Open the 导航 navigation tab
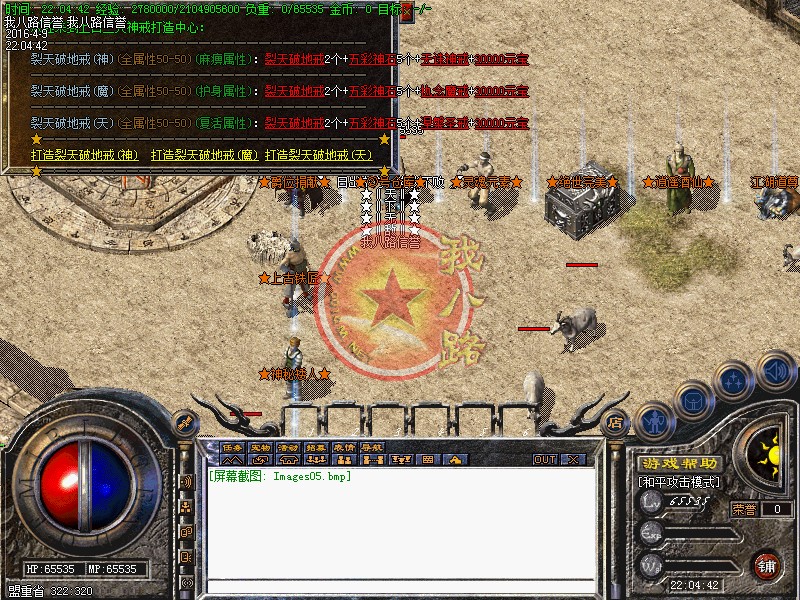This screenshot has width=800, height=600. tap(372, 447)
